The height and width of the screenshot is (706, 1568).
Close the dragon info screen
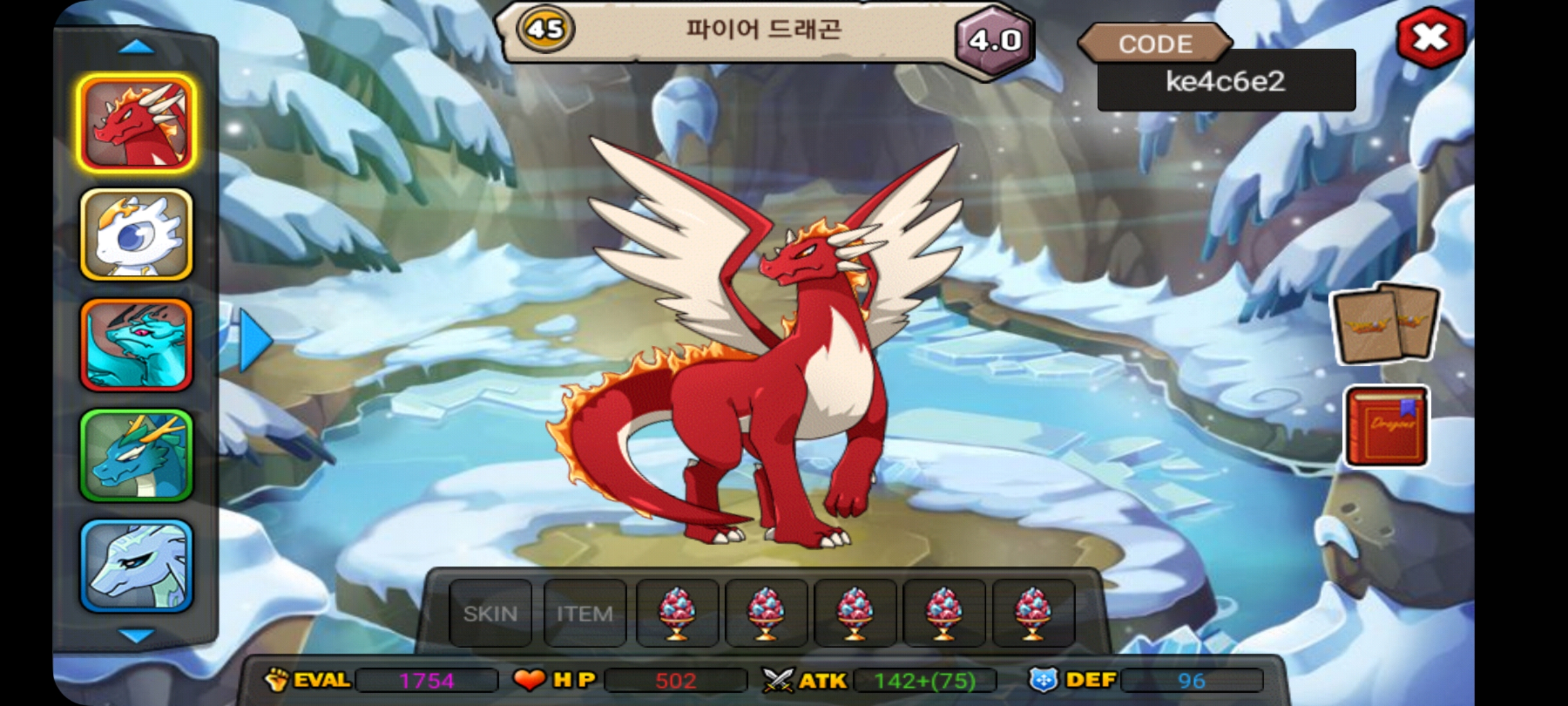[x=1430, y=38]
